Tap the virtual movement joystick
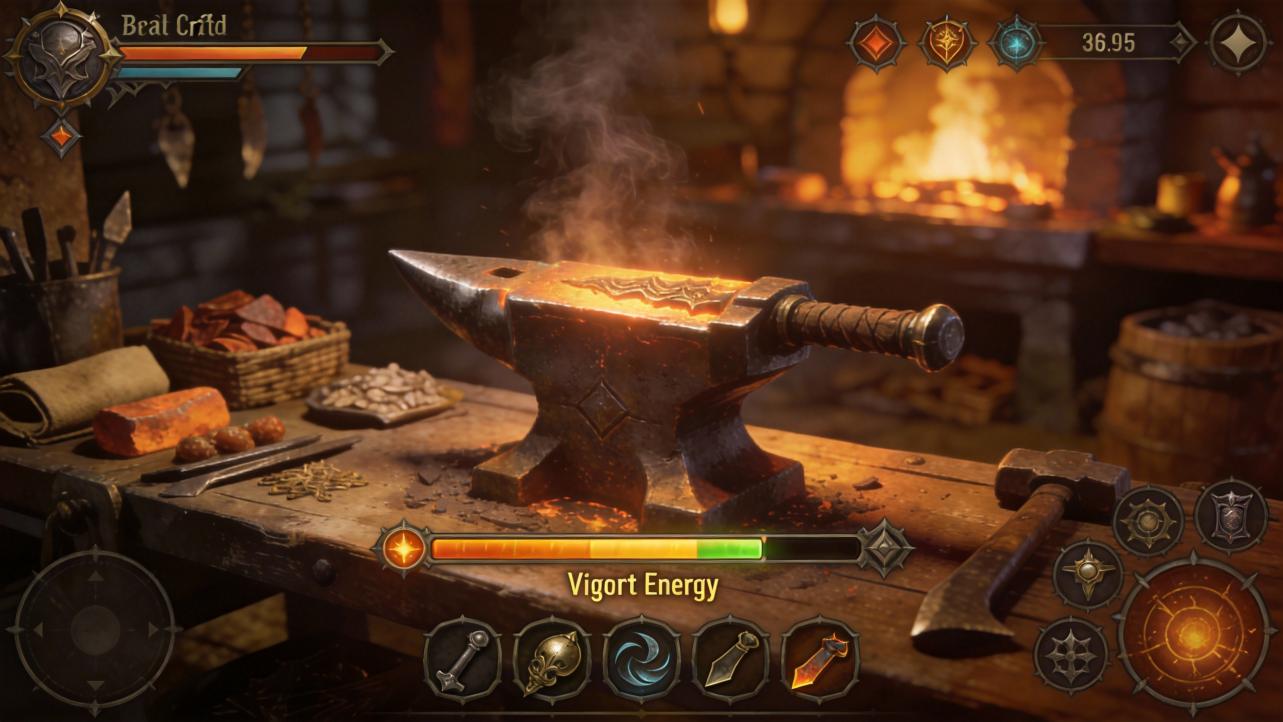The image size is (1283, 722). [x=95, y=630]
